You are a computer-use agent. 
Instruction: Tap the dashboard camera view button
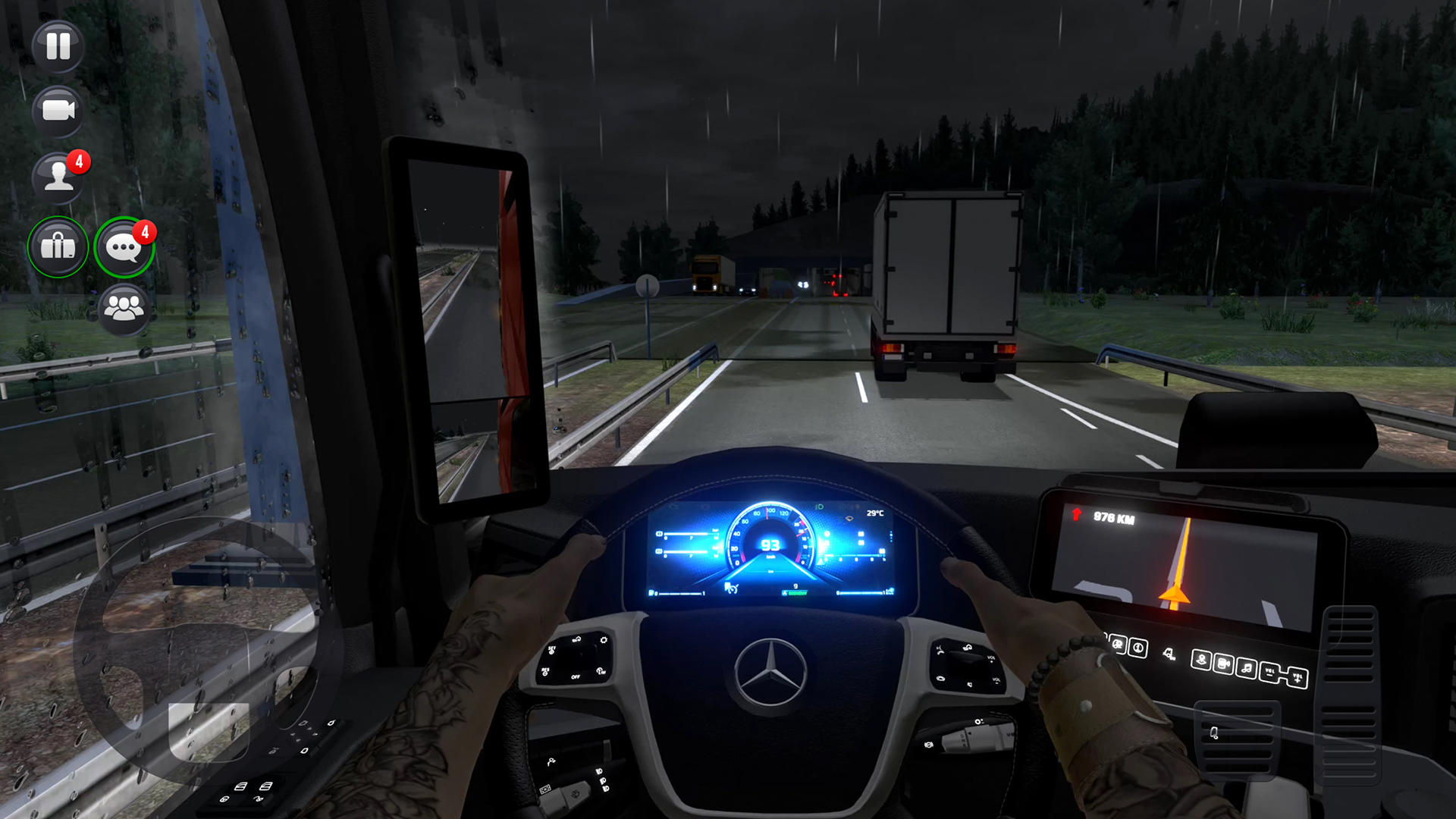pyautogui.click(x=1225, y=664)
